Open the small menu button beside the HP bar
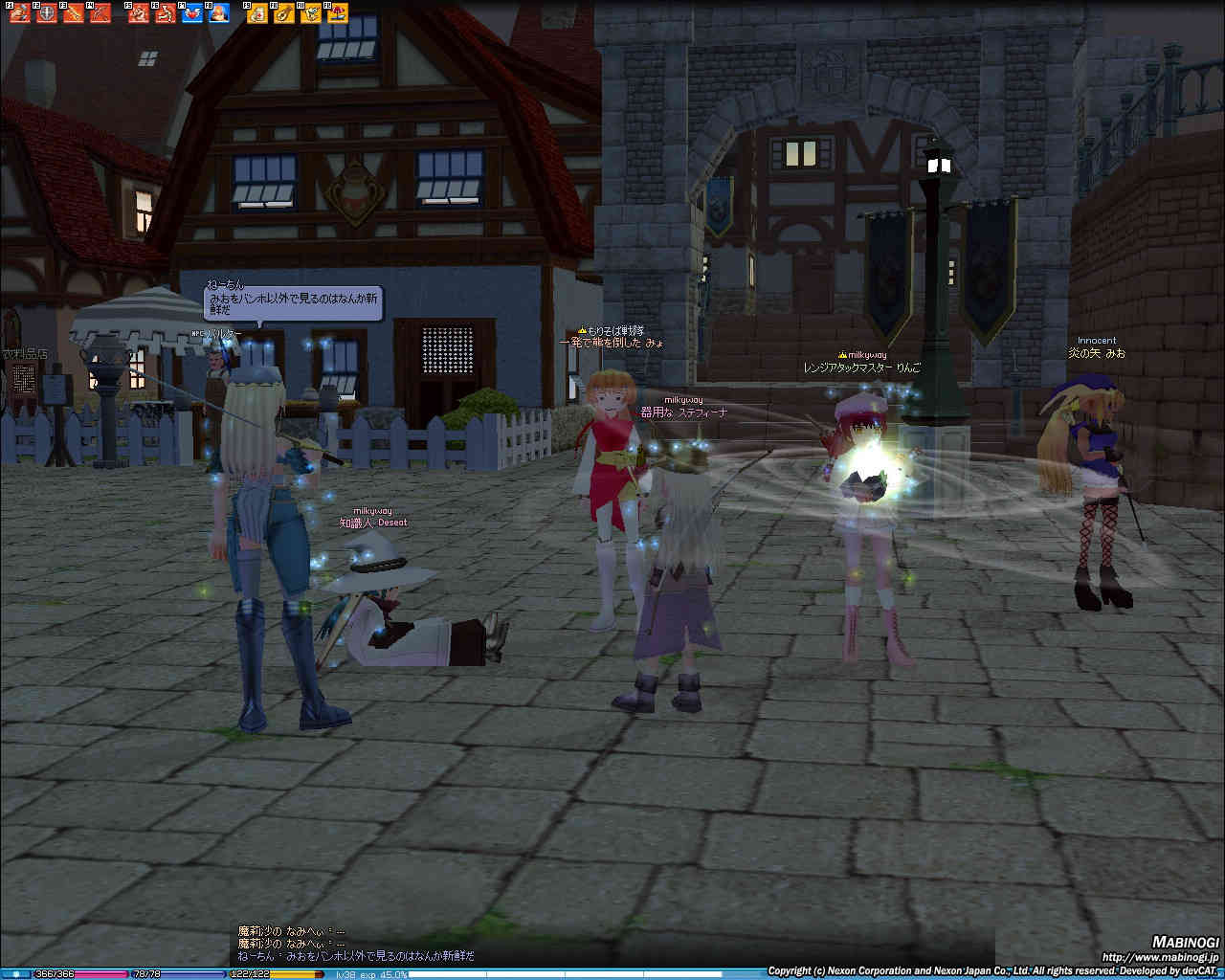Viewport: 1225px width, 980px height. (x=15, y=974)
